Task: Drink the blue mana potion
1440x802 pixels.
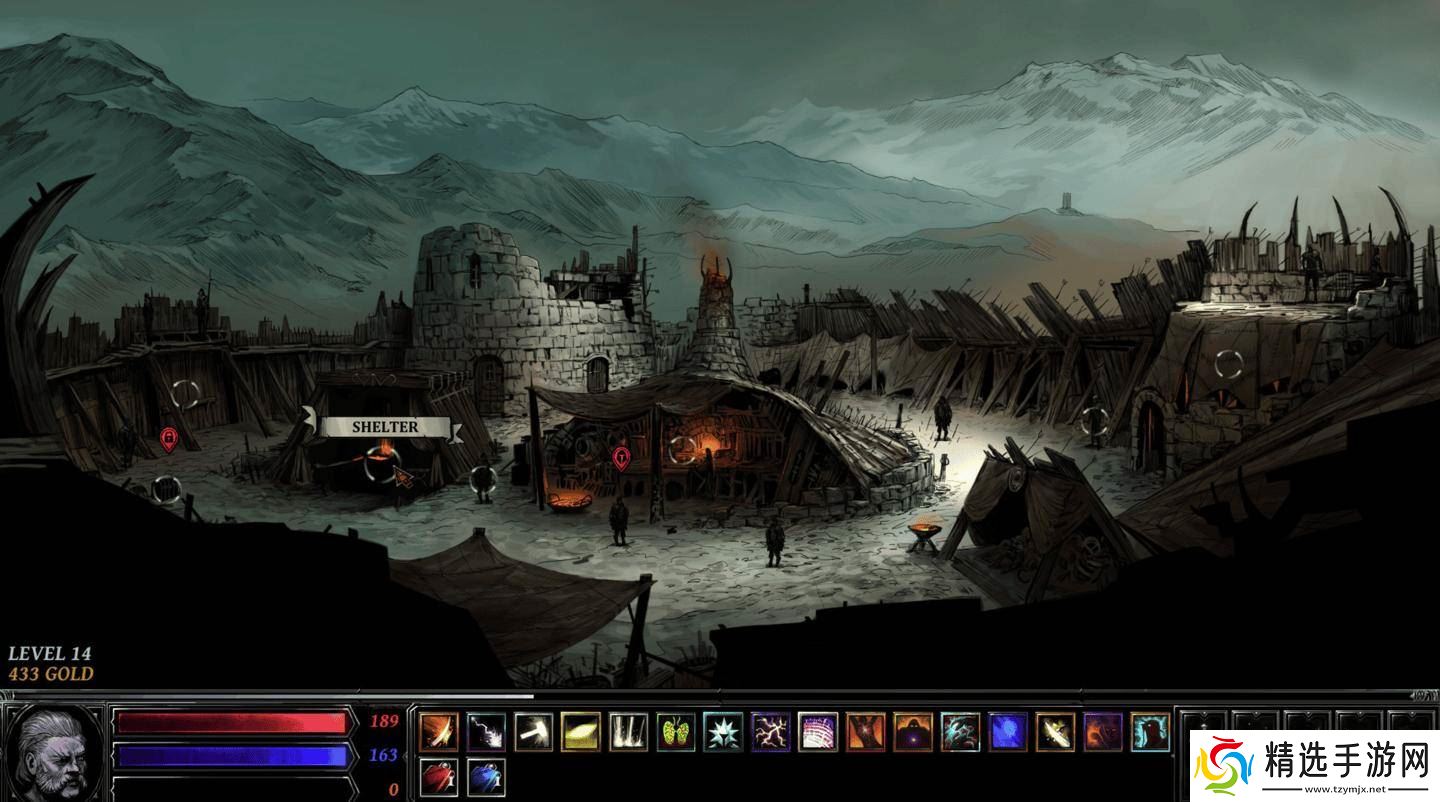Action: (486, 777)
